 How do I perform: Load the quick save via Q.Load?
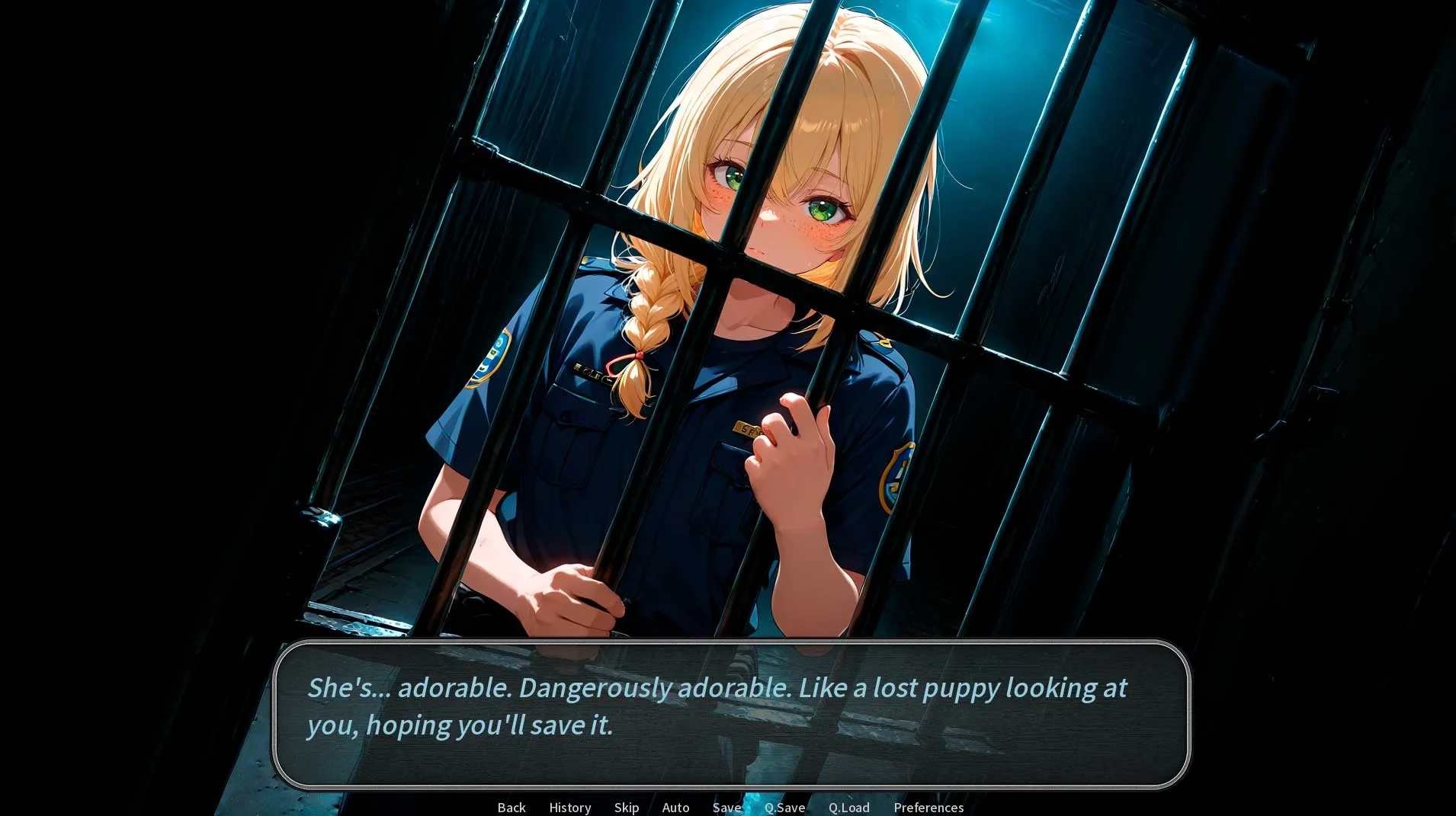click(x=848, y=807)
